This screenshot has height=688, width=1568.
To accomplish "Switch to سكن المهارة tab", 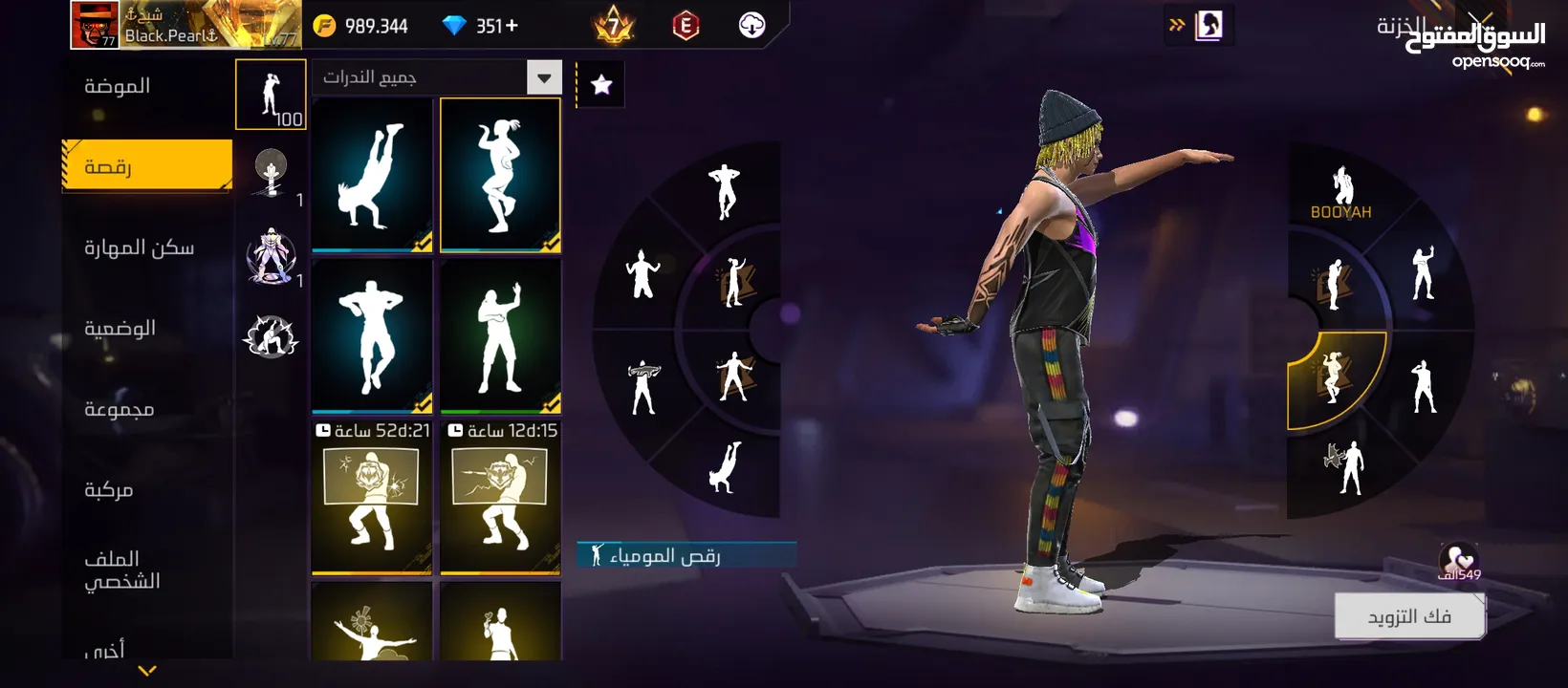I will [x=140, y=247].
